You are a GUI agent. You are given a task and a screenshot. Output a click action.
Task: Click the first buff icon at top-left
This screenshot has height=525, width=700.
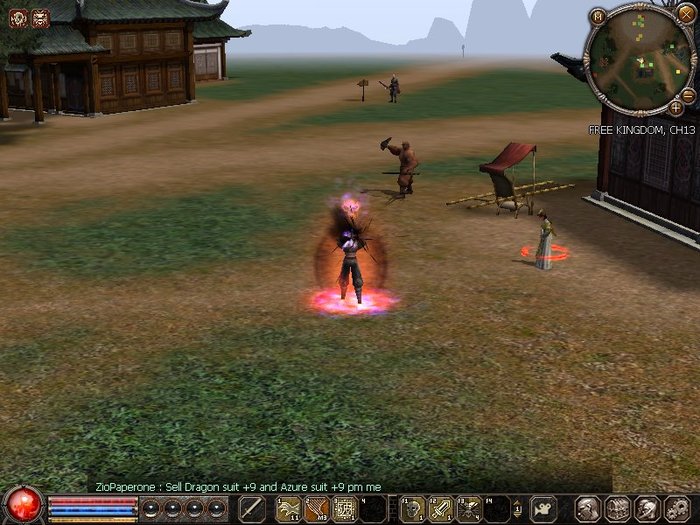(x=18, y=17)
